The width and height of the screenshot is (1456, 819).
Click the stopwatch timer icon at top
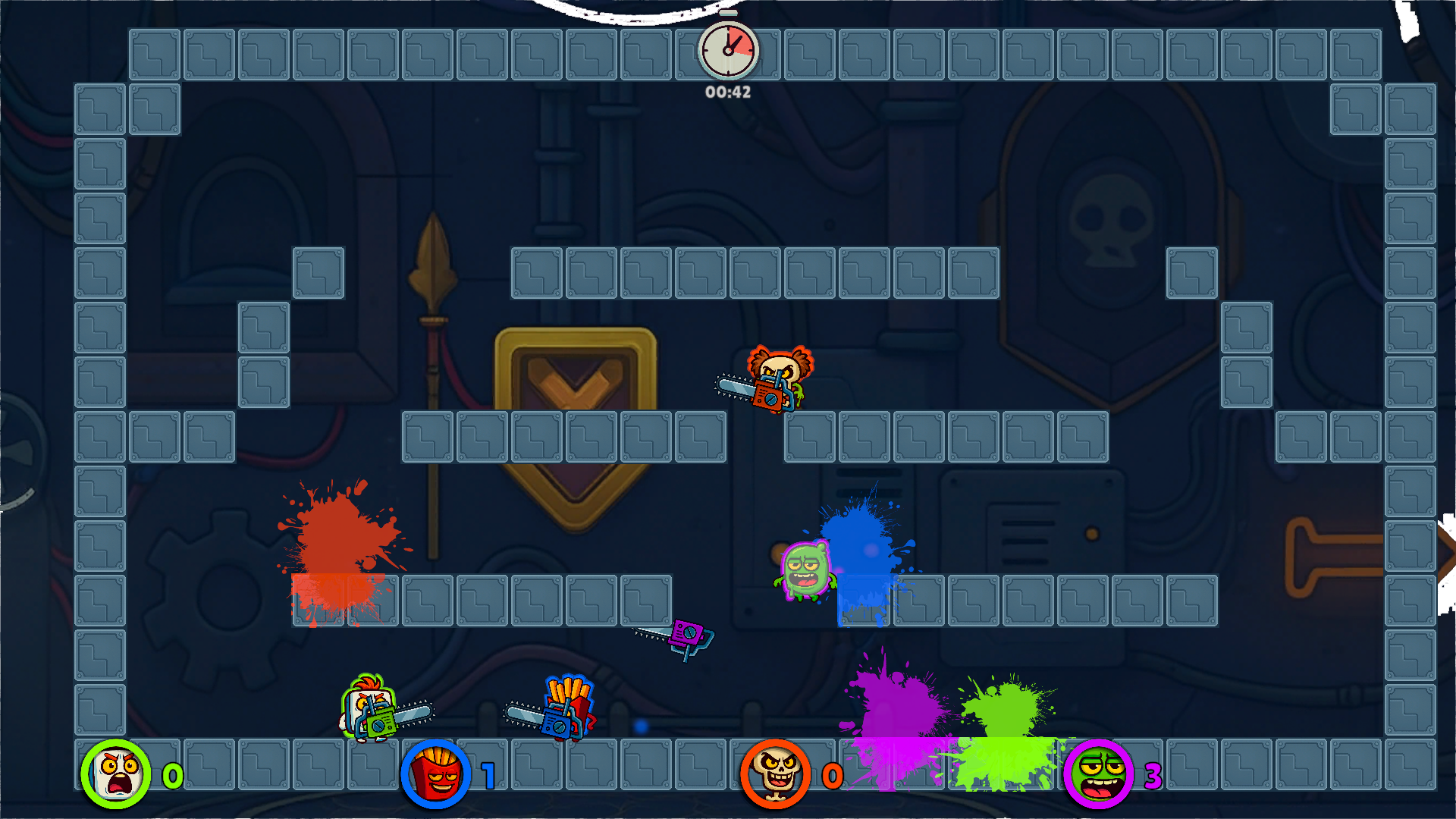coord(727,49)
